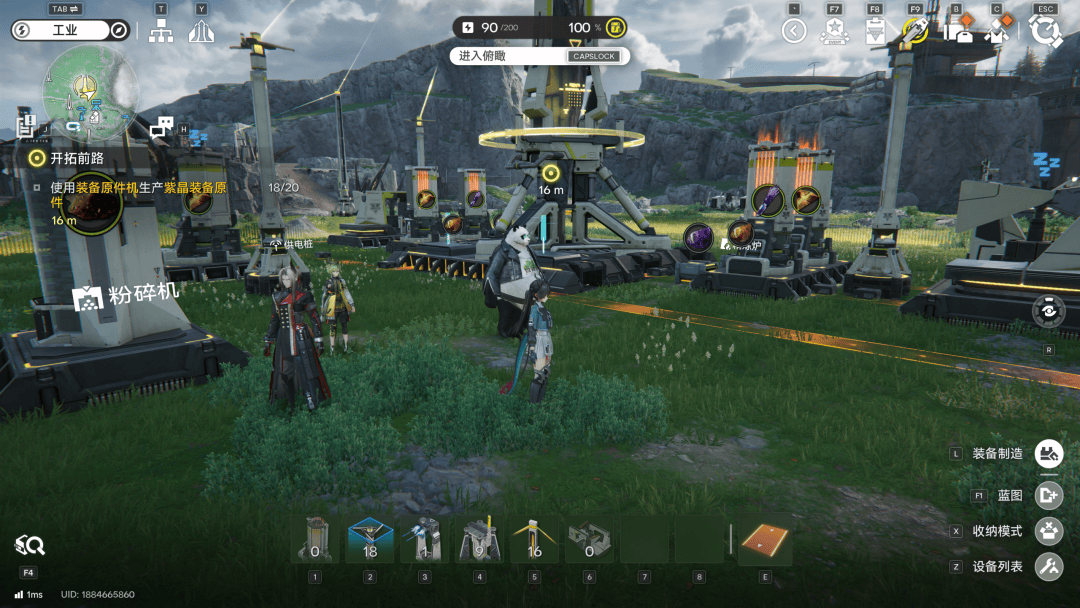The height and width of the screenshot is (608, 1080).
Task: Open the chat bubbles icon
Action: 161,127
